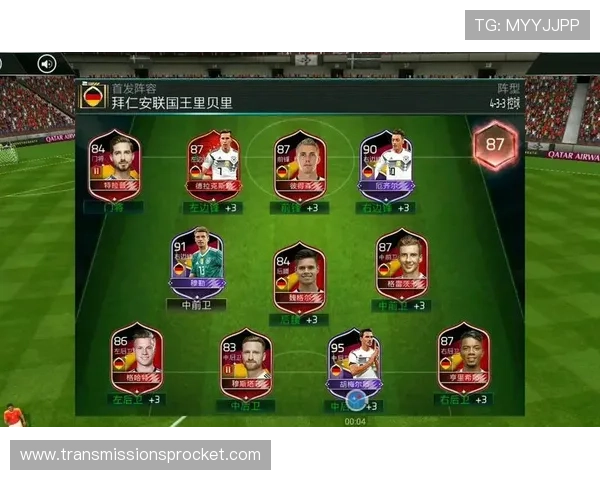Pick the 83-rated centre back card

pyautogui.click(x=246, y=360)
